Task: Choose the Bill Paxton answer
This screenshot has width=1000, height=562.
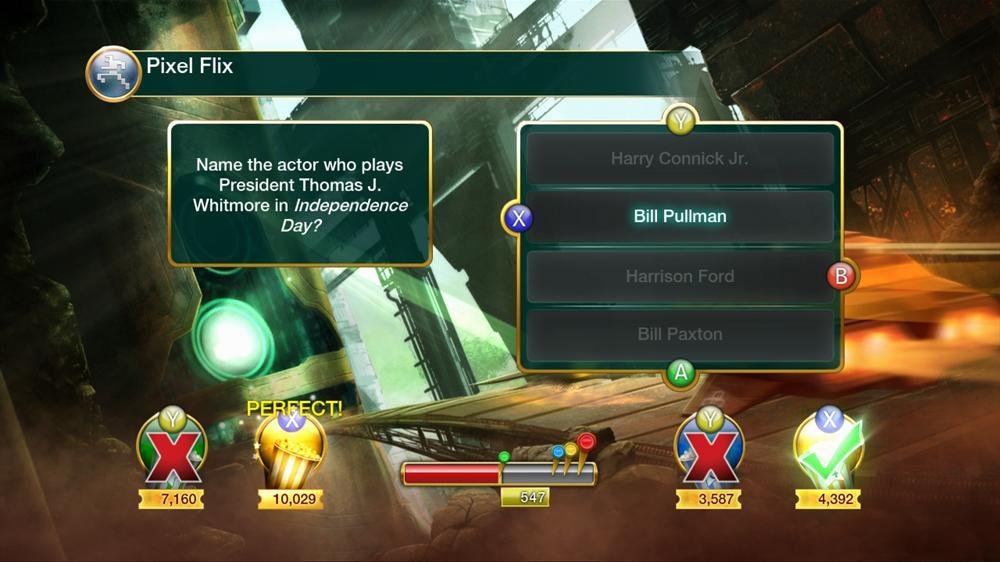Action: (x=680, y=334)
